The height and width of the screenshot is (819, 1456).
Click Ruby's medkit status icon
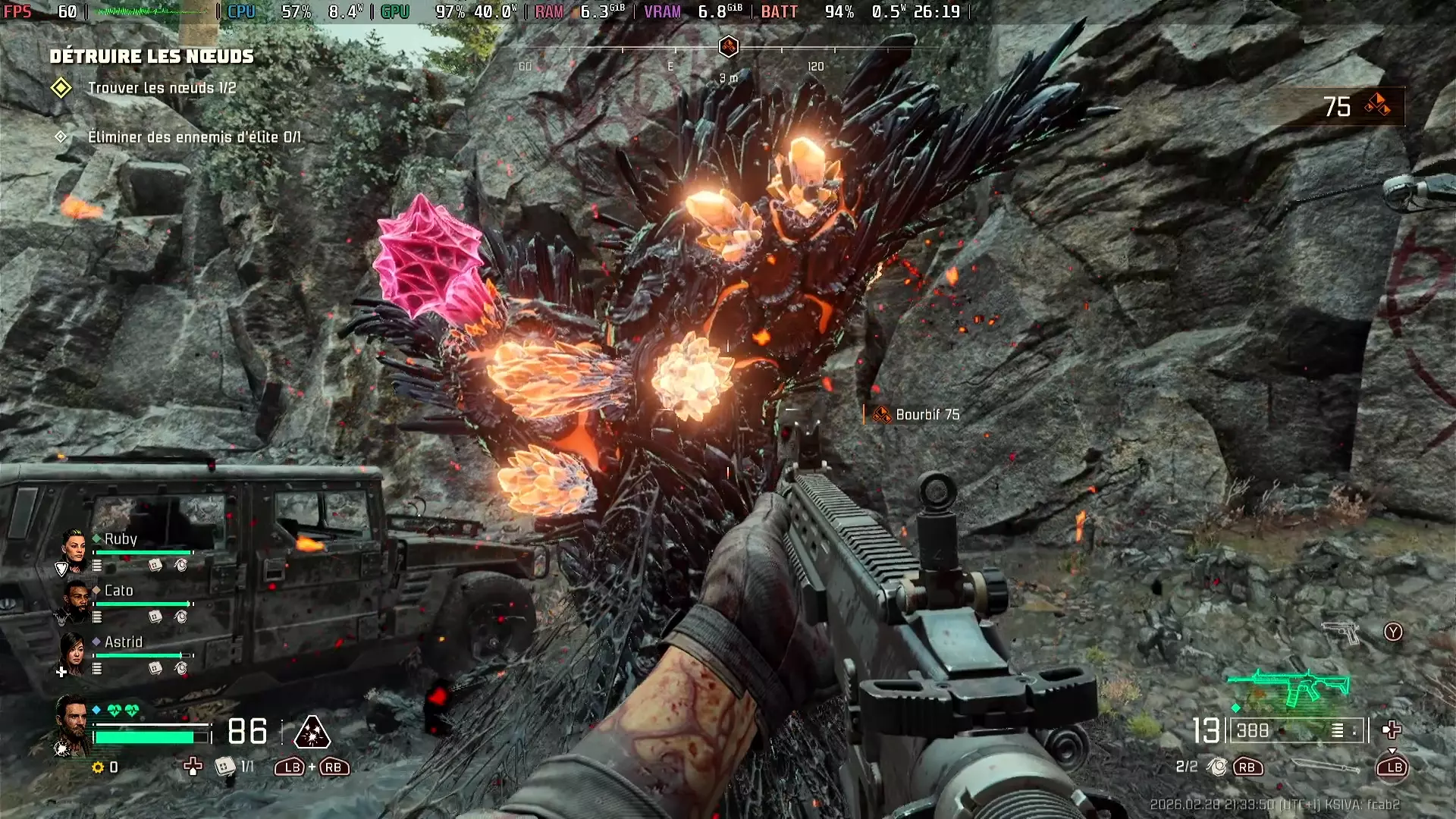coord(155,565)
